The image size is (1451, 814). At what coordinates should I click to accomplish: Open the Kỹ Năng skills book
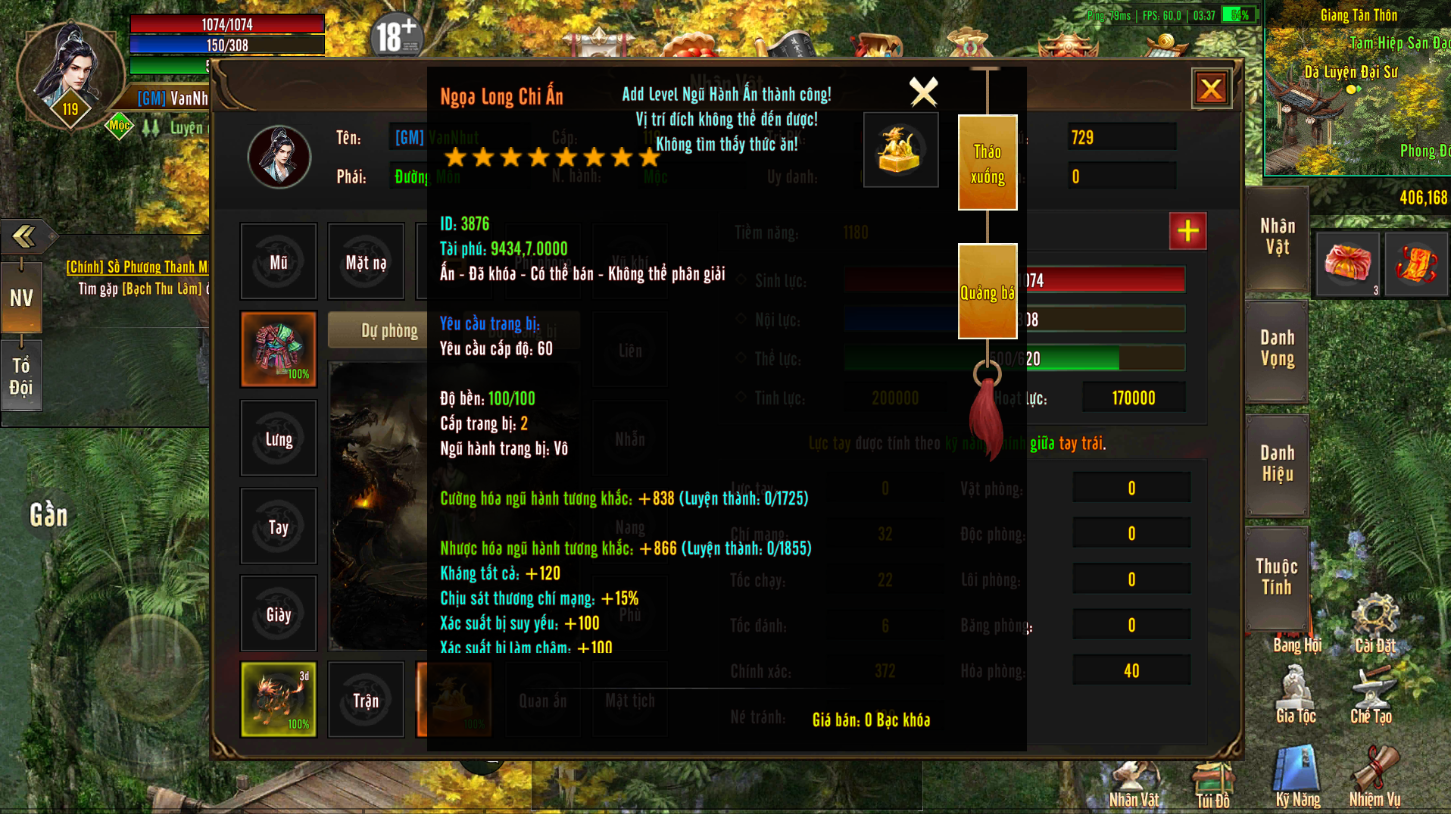coord(1297,776)
